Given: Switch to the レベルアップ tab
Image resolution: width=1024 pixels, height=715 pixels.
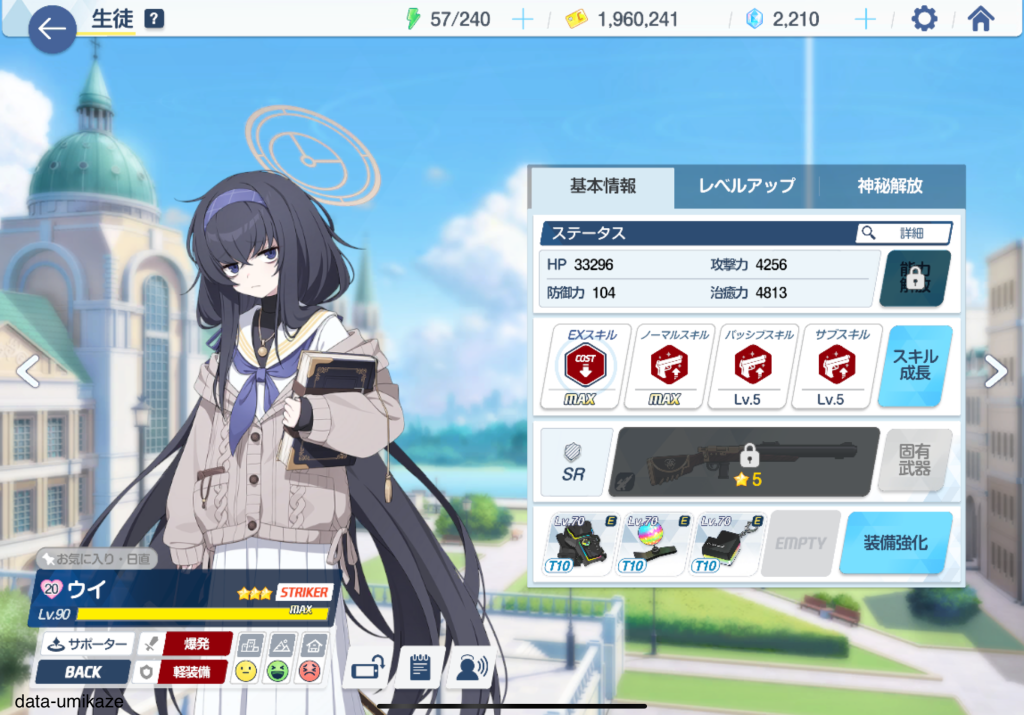Looking at the screenshot, I should point(746,186).
